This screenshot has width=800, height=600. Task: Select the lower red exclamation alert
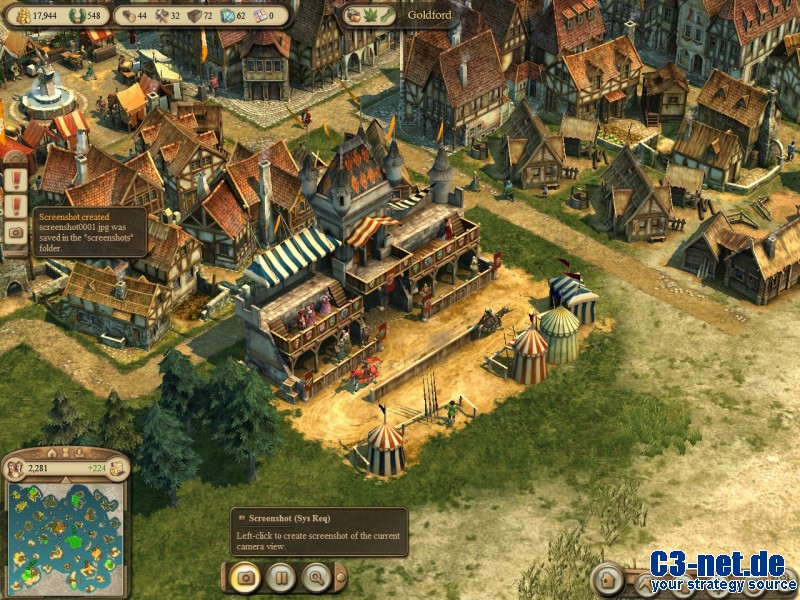(16, 206)
